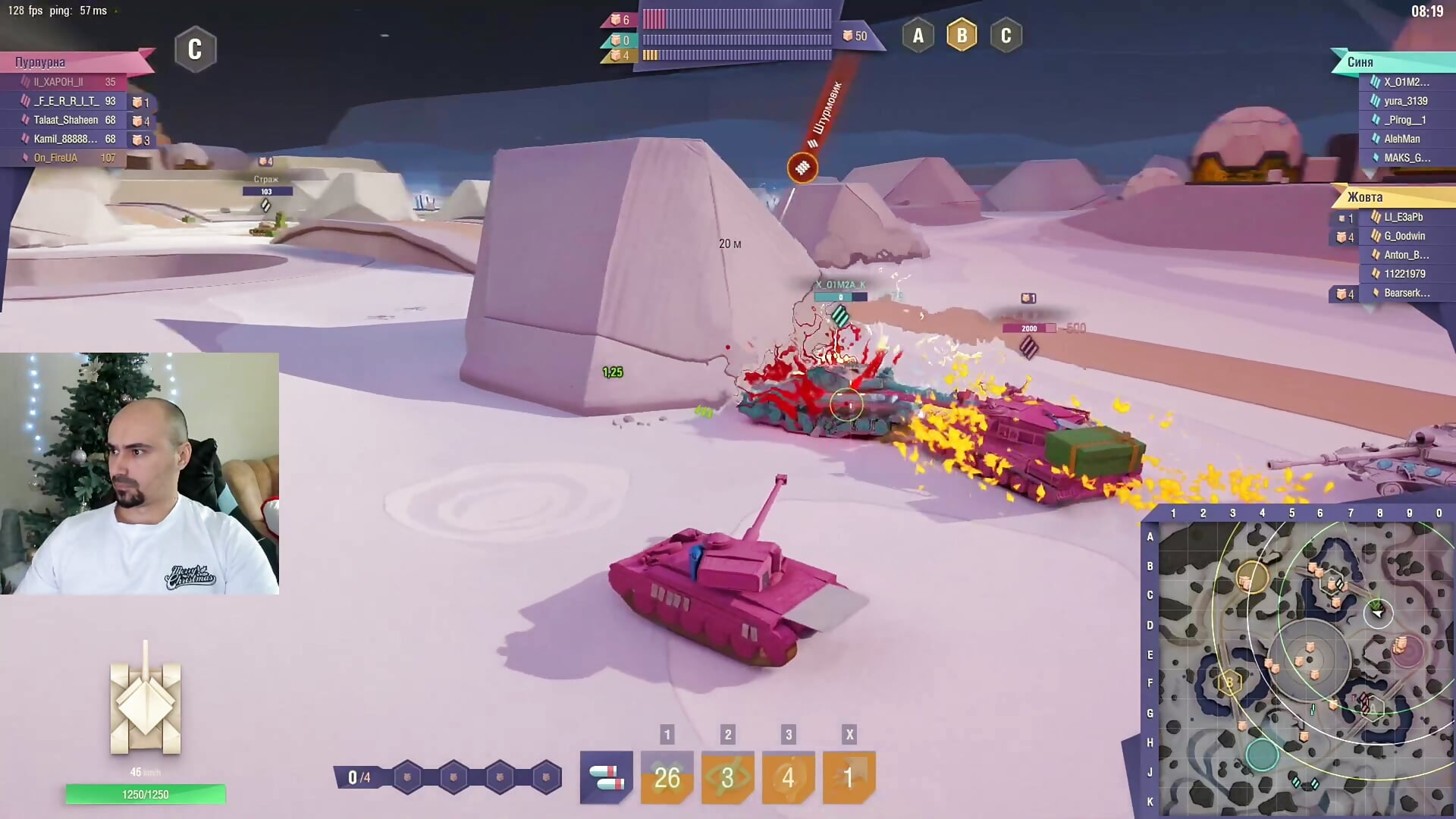Activate consumable slot showing 26
Viewport: 1456px width, 819px height.
667,777
